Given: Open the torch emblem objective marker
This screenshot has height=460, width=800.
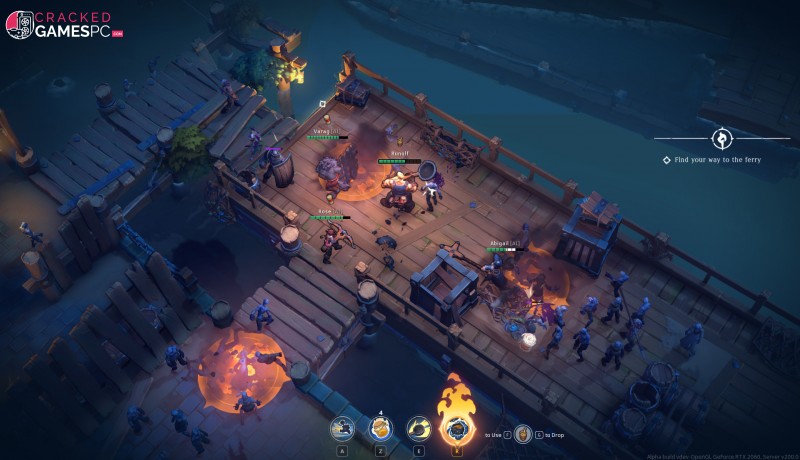Looking at the screenshot, I should click(x=721, y=138).
